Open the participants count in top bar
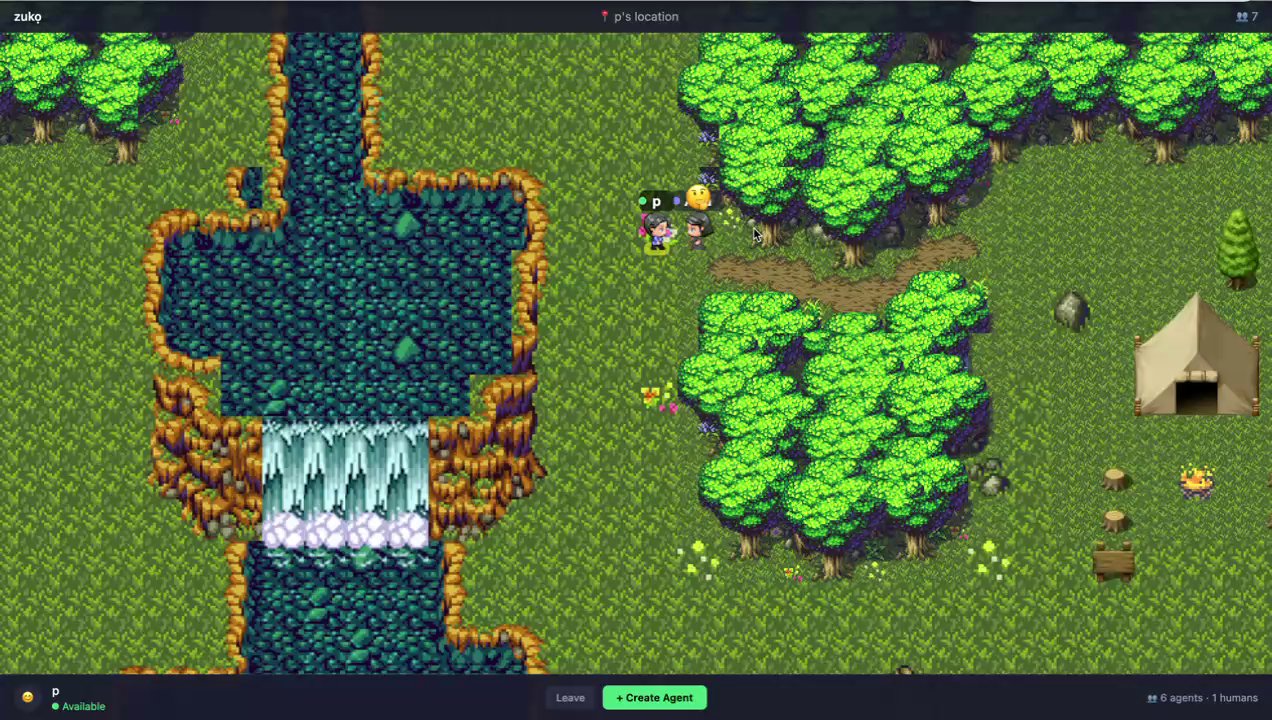 (x=1246, y=17)
